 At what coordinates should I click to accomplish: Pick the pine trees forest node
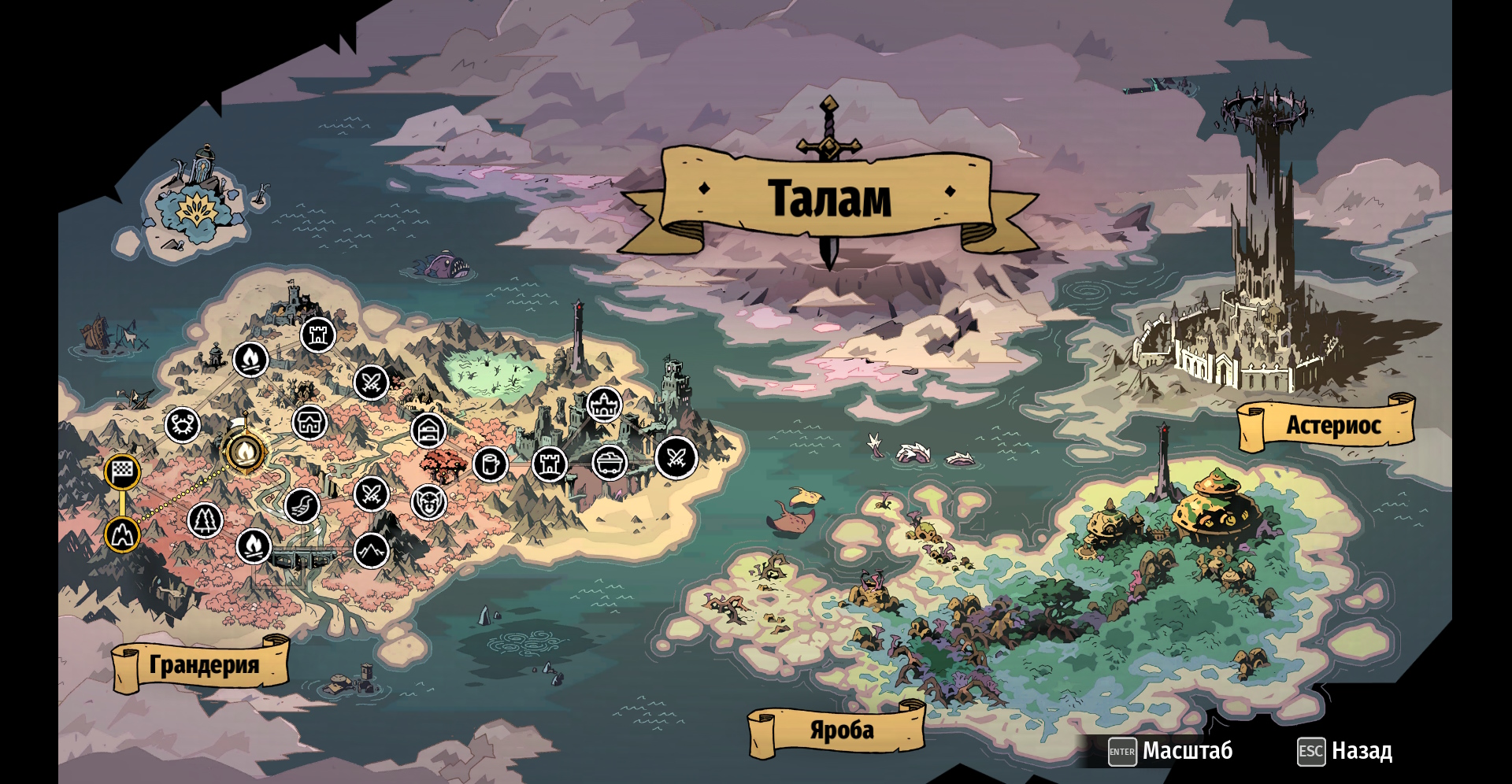(206, 520)
